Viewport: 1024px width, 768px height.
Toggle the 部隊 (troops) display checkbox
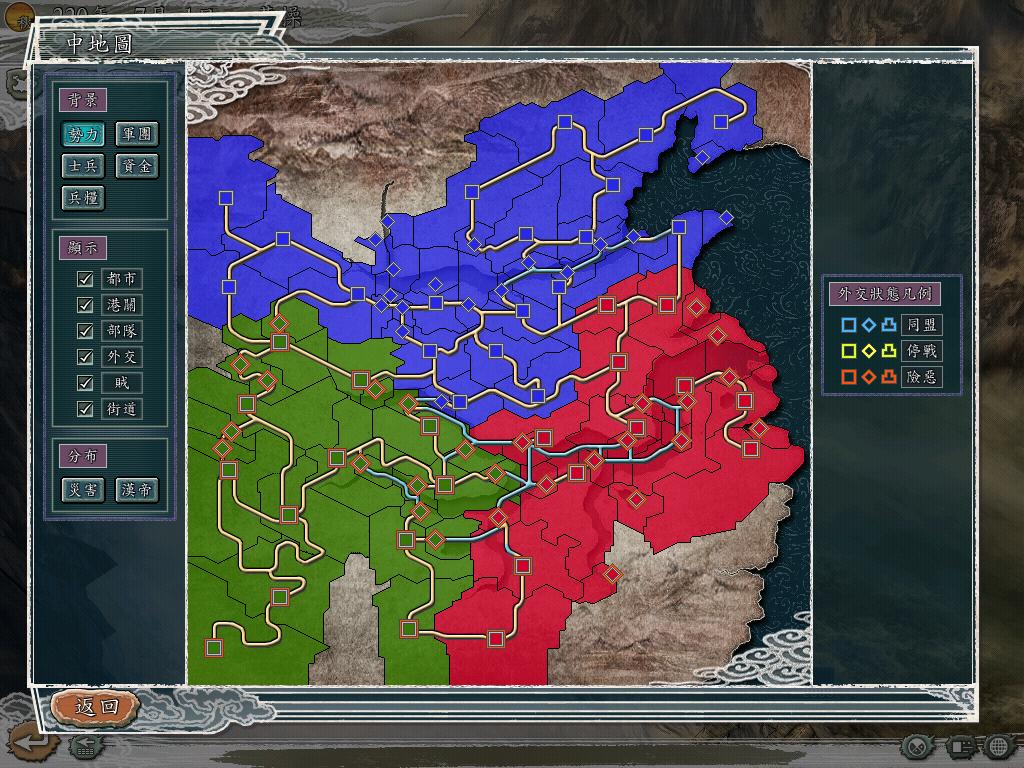(x=85, y=331)
